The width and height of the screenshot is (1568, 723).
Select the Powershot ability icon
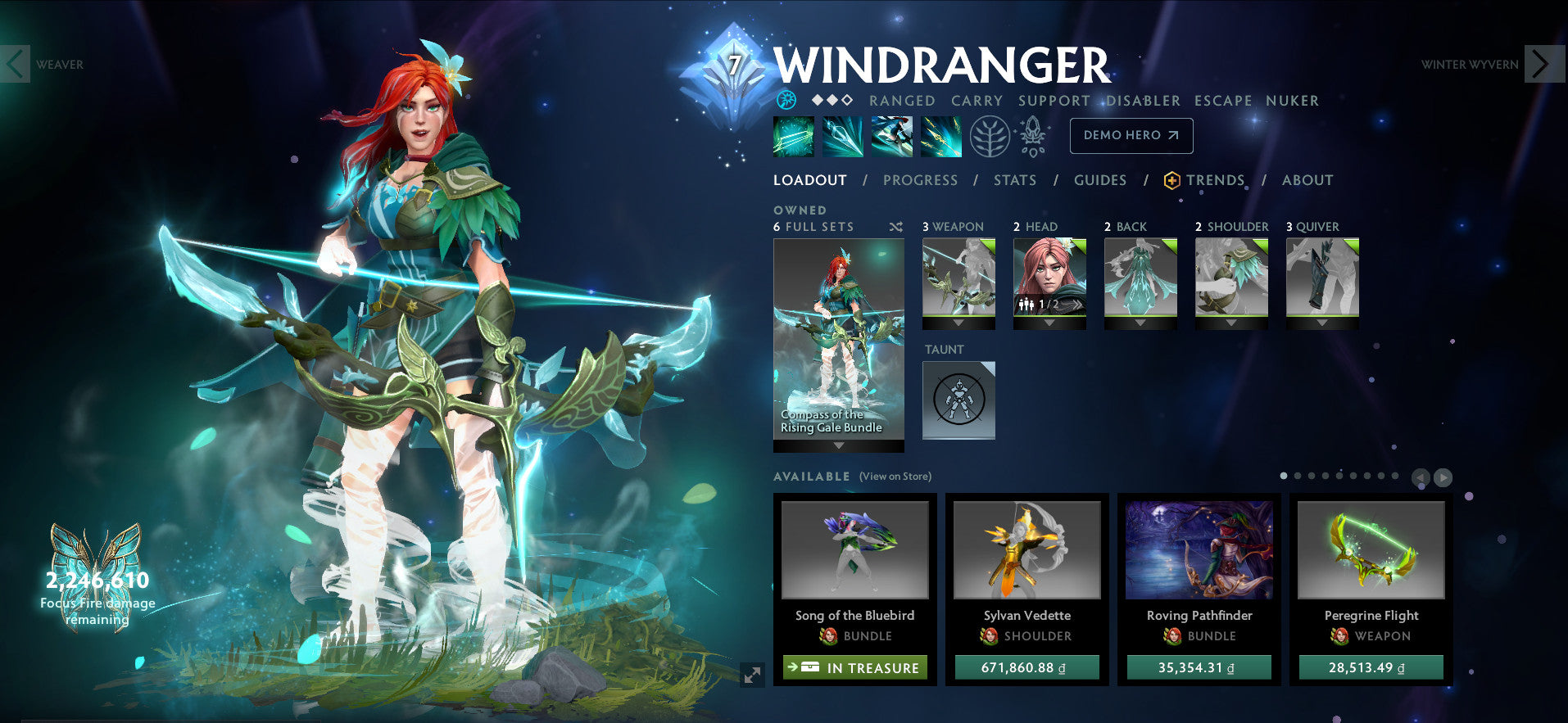click(843, 137)
